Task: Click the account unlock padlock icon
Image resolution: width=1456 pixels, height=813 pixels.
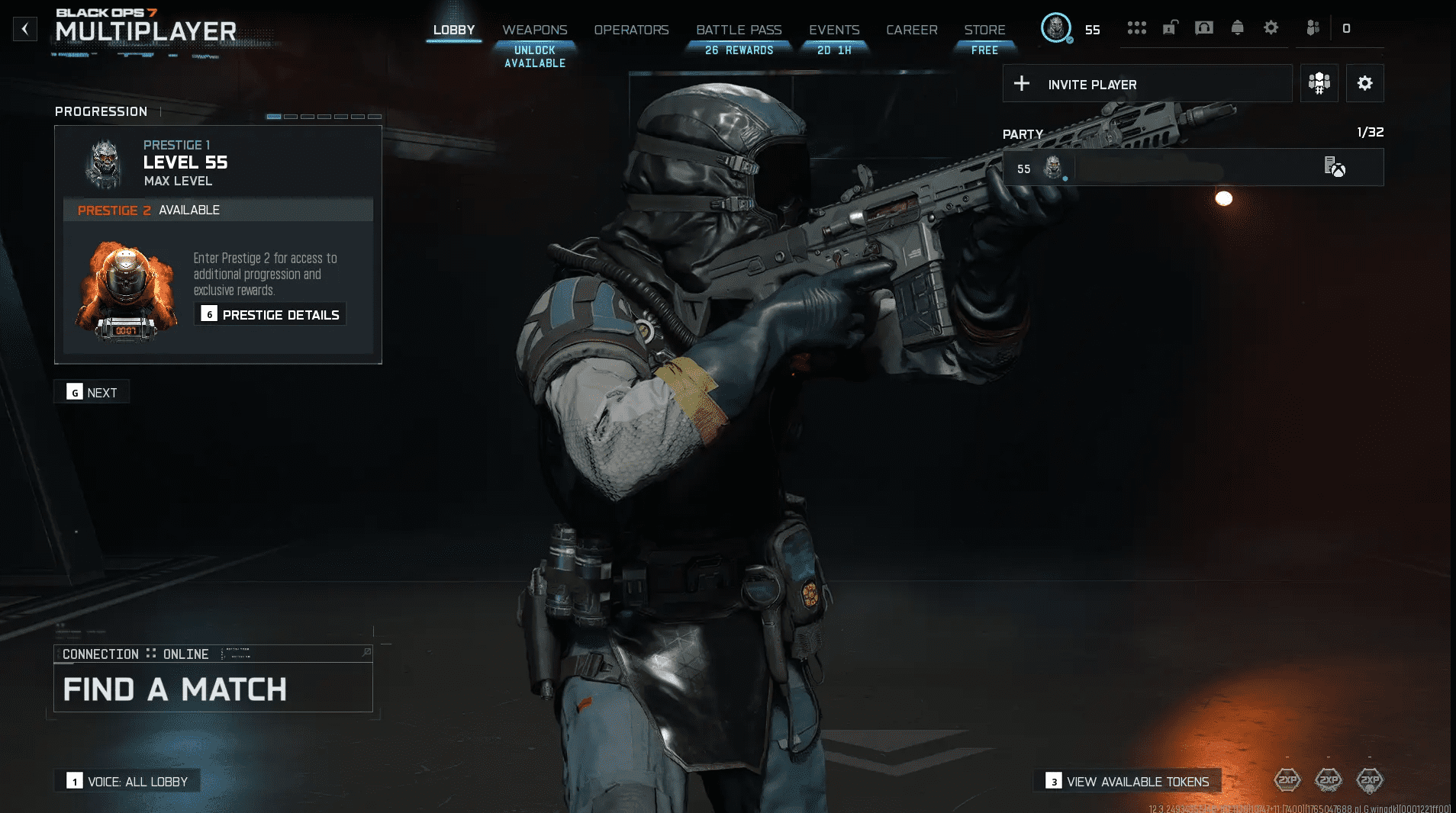Action: [1169, 27]
